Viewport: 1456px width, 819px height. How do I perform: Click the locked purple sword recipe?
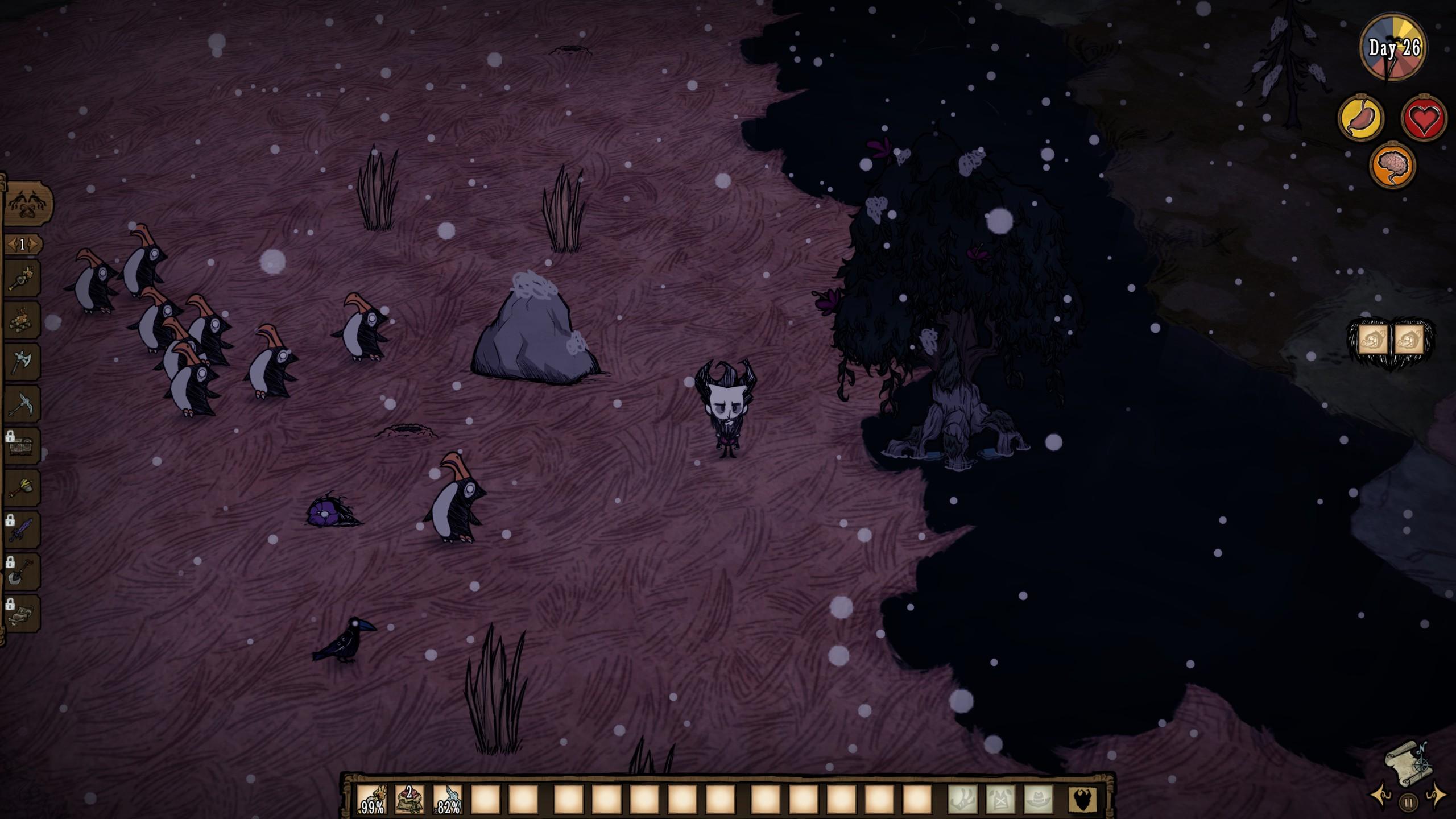point(22,530)
